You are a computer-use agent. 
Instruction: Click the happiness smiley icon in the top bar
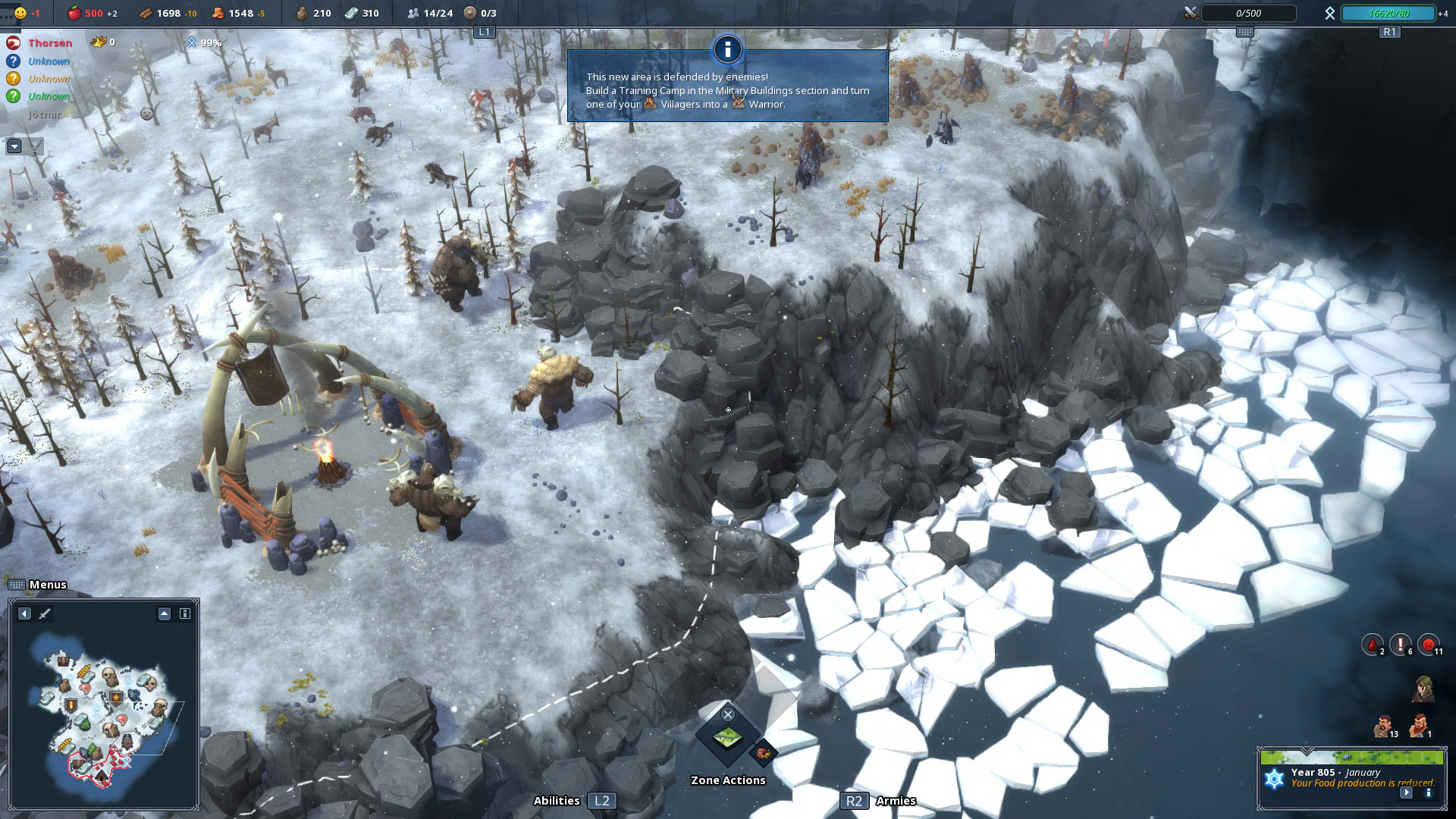(x=21, y=12)
